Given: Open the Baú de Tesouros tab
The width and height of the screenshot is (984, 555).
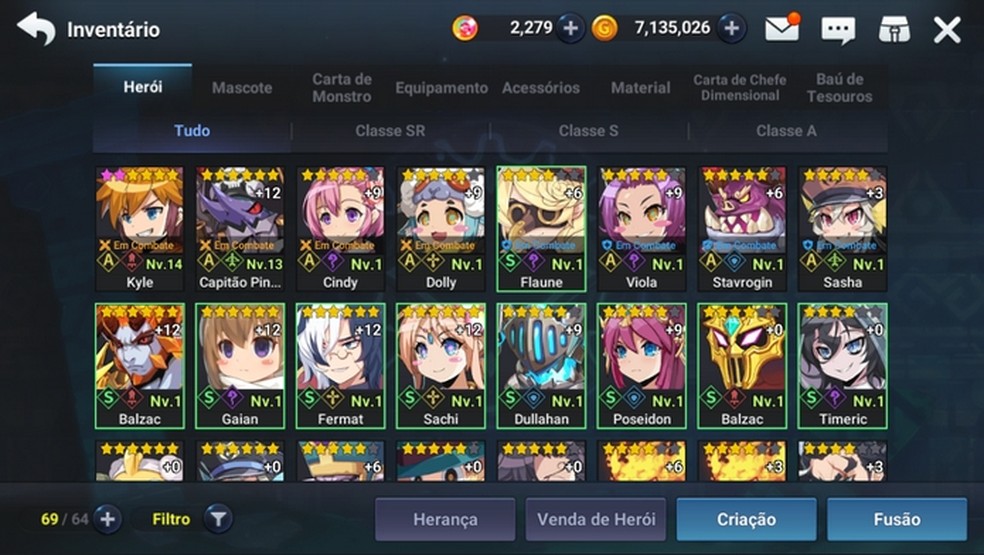Looking at the screenshot, I should (839, 88).
